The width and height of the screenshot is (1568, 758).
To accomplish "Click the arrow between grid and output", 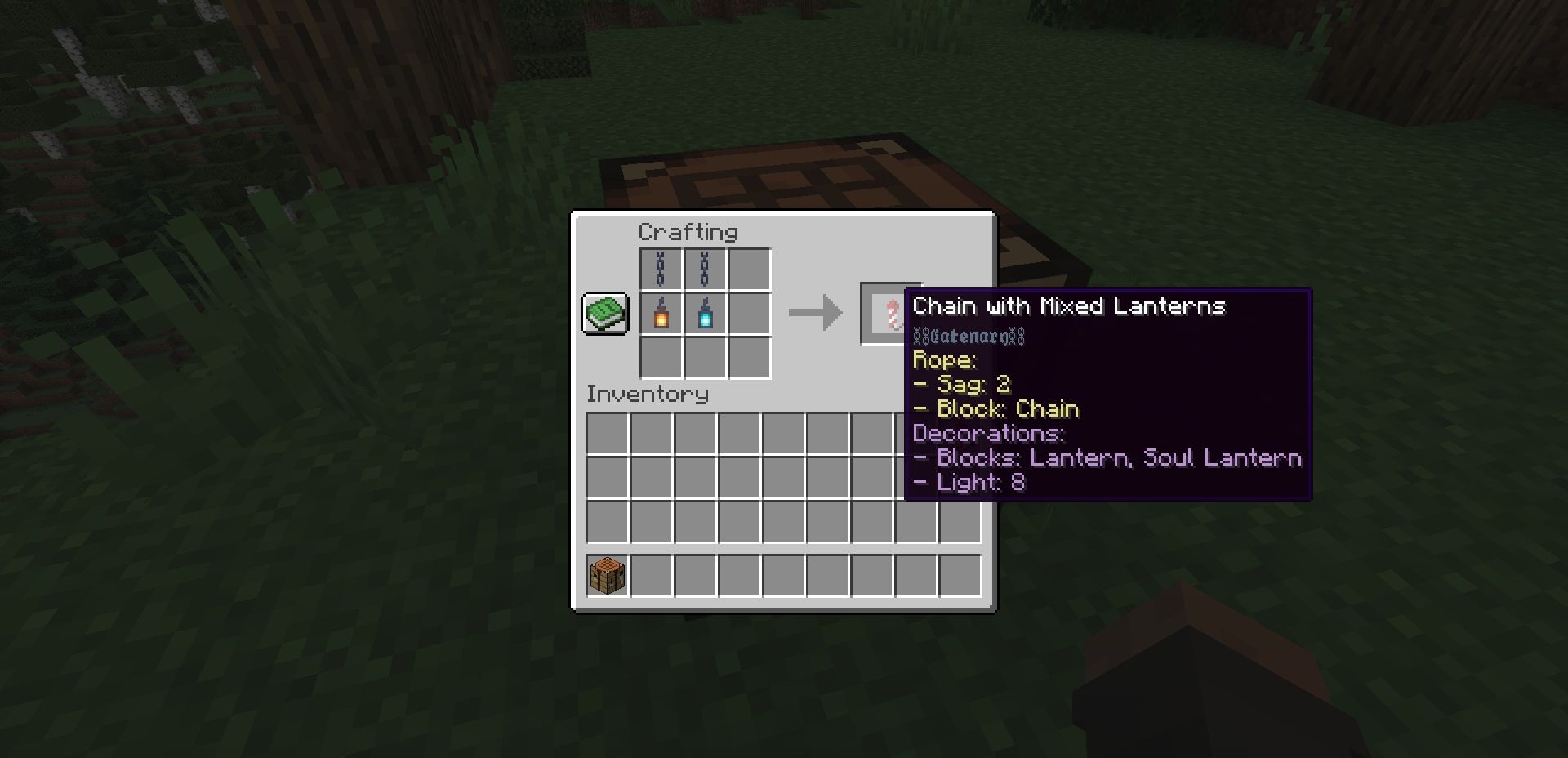I will pos(813,313).
